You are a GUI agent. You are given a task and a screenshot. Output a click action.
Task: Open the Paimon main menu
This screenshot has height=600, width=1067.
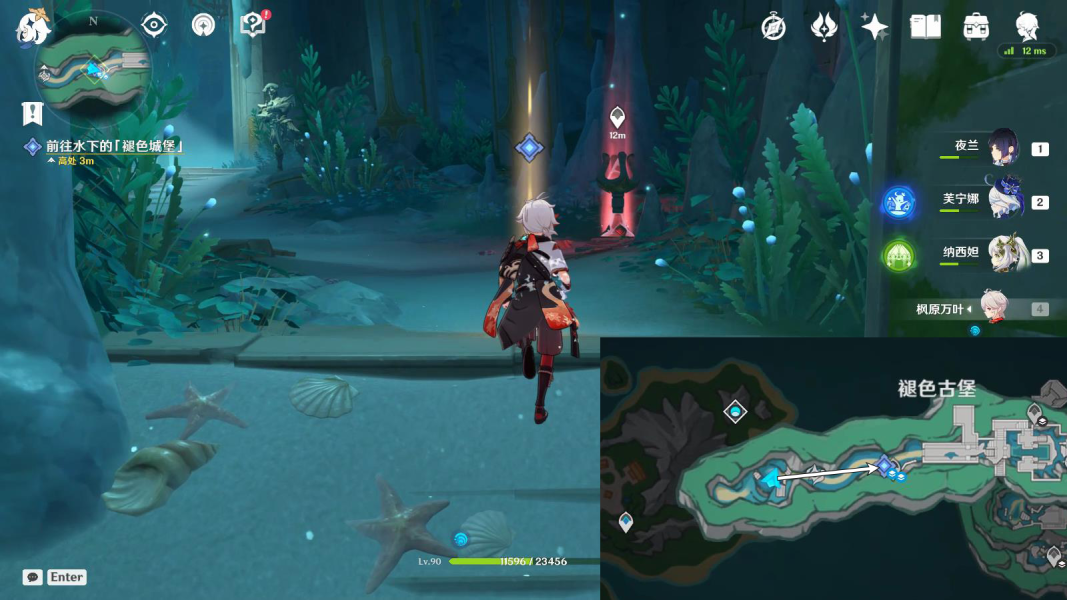point(32,27)
